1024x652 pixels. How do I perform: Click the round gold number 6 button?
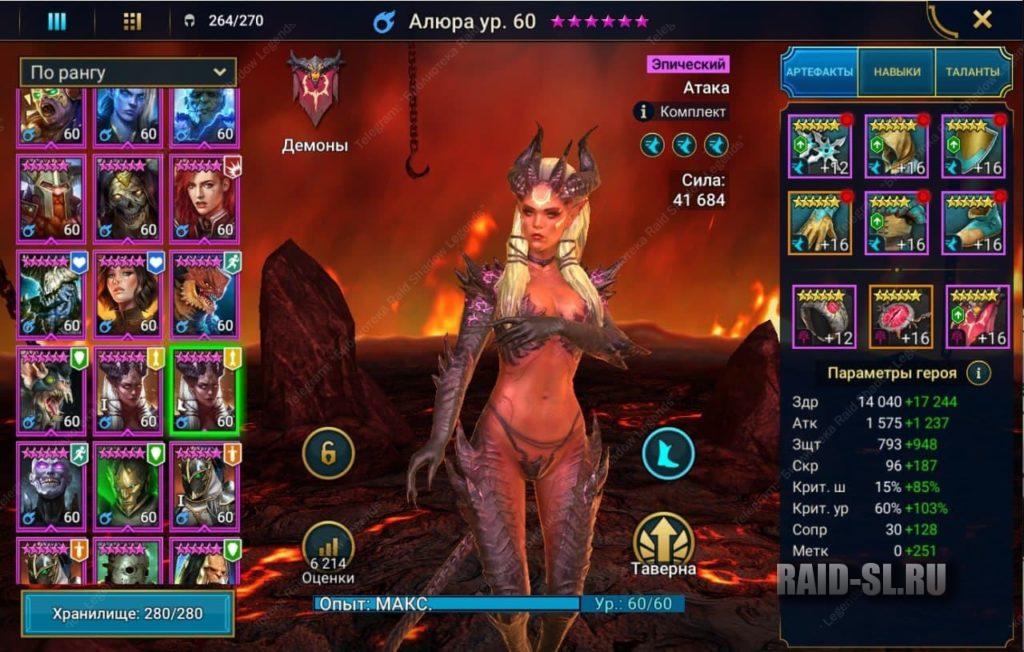point(330,454)
